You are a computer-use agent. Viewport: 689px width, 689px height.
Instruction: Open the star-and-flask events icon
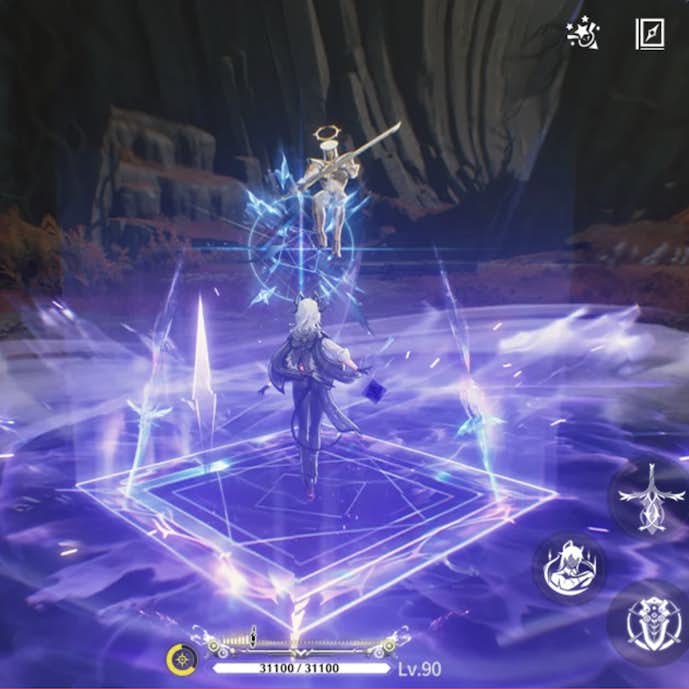(581, 34)
